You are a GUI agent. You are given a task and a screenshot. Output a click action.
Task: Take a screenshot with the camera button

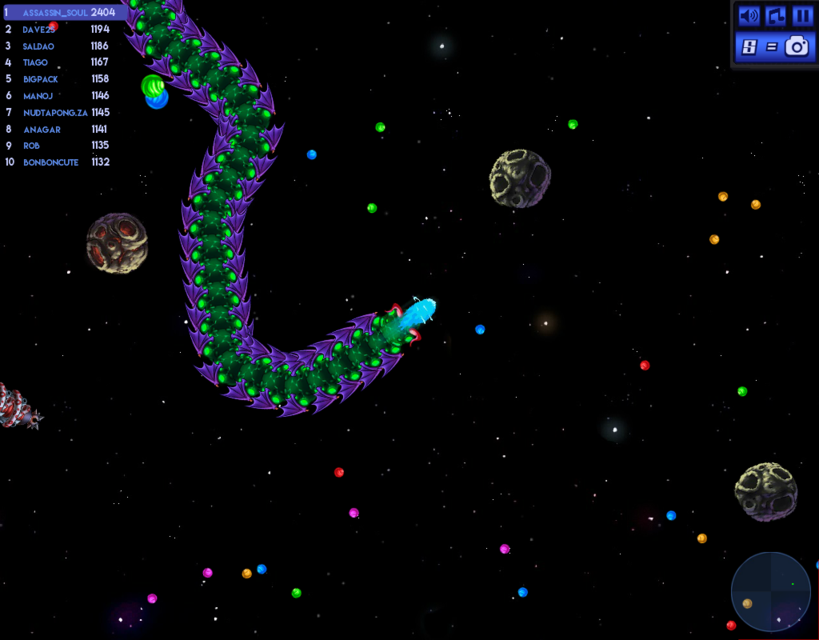pyautogui.click(x=796, y=46)
